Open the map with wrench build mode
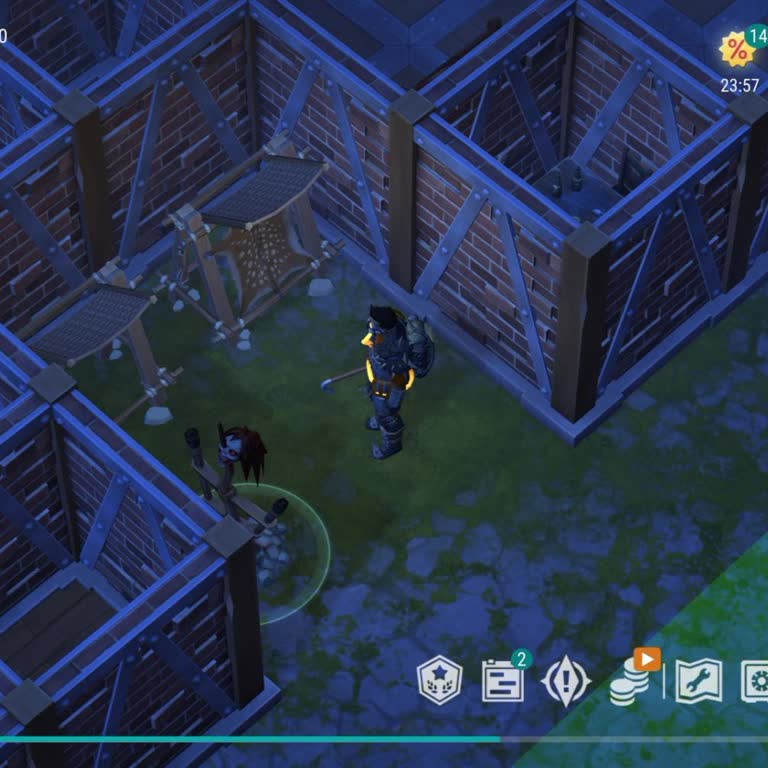Viewport: 768px width, 768px height. coord(698,681)
